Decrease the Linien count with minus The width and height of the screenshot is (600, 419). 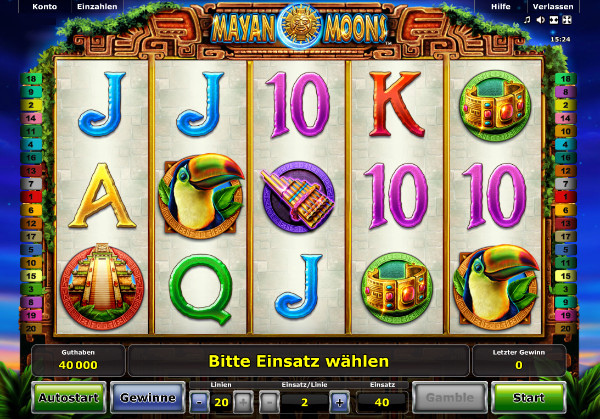(x=199, y=402)
